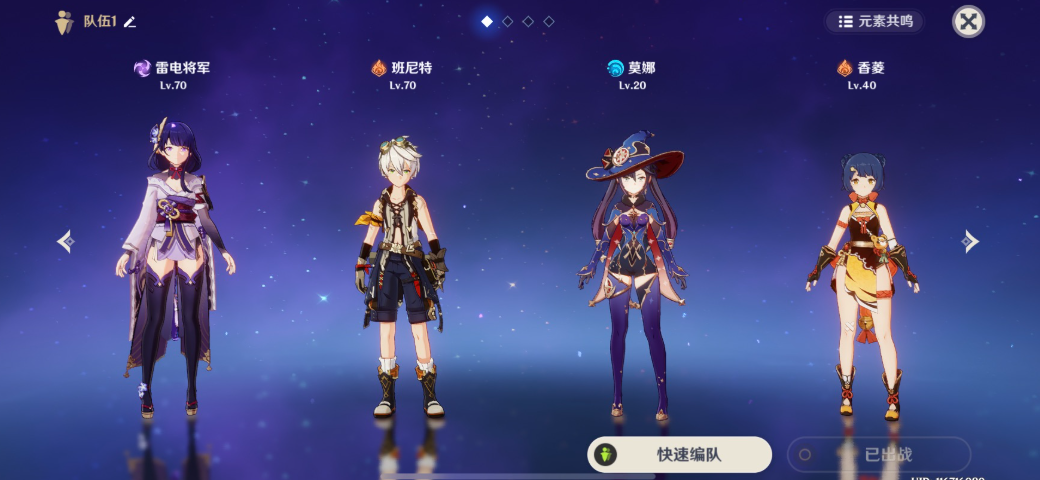Image resolution: width=1040 pixels, height=480 pixels.
Task: Click the 已出战 deployed button
Action: [879, 454]
